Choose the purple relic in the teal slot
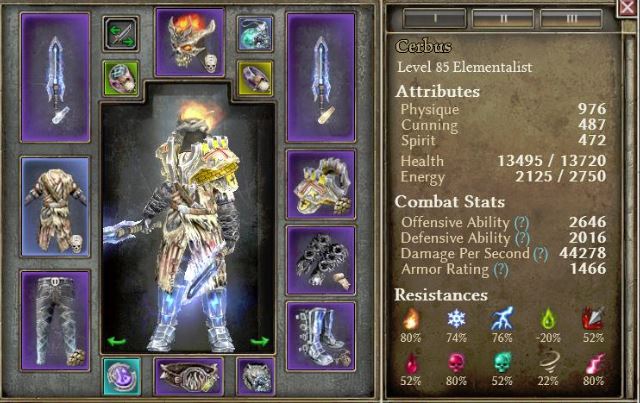Image resolution: width=640 pixels, height=403 pixels. [121, 377]
